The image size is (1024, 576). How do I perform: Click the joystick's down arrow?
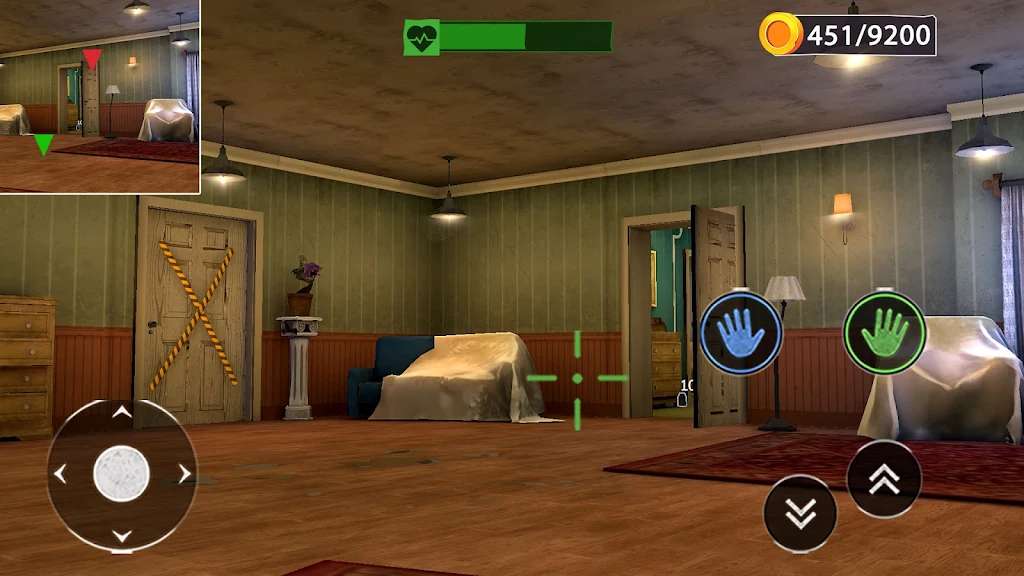point(121,536)
